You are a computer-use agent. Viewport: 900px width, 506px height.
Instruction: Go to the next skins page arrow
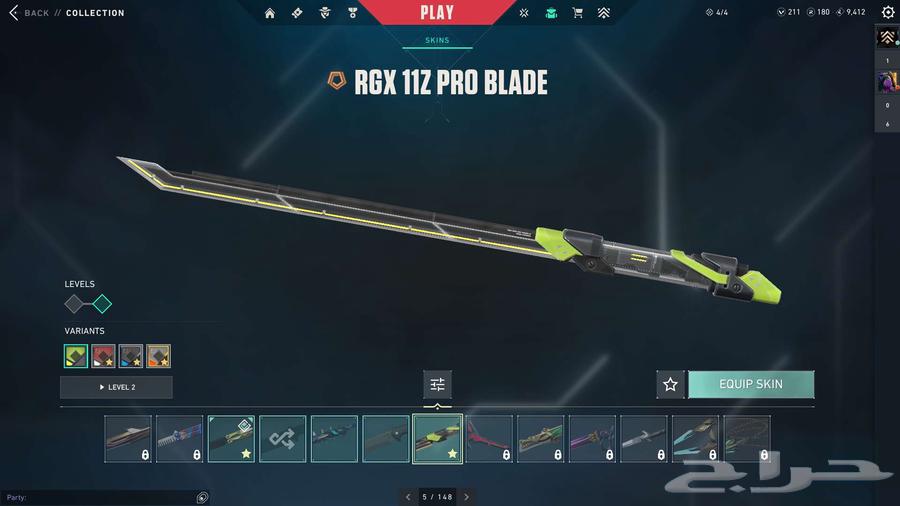tap(466, 497)
